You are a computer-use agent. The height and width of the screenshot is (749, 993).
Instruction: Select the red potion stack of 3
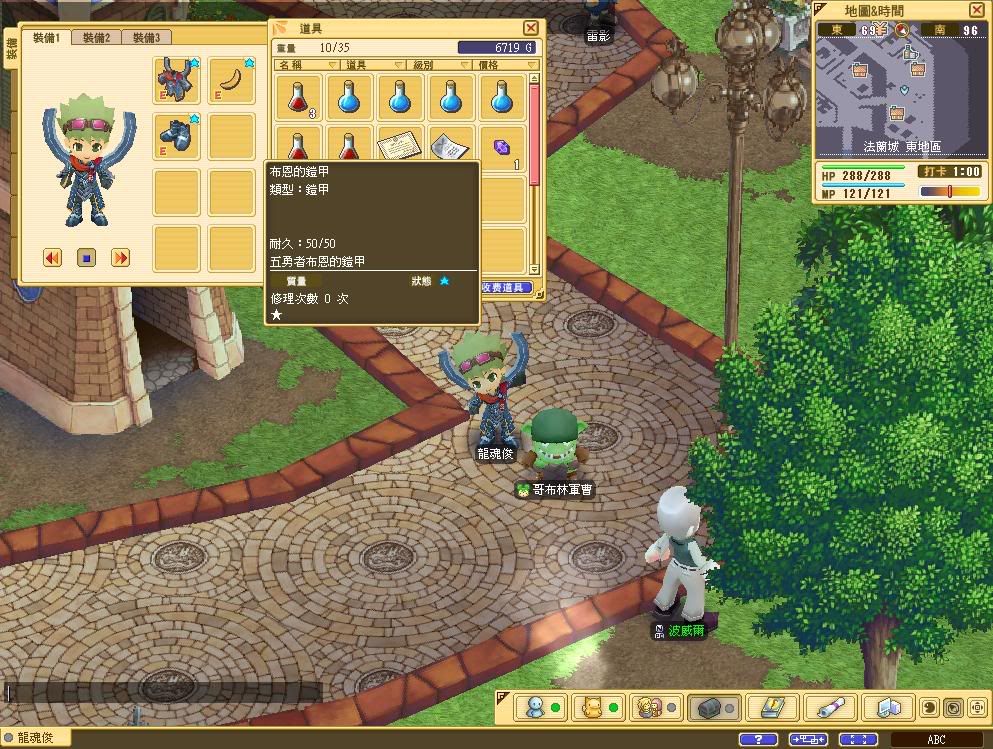298,98
